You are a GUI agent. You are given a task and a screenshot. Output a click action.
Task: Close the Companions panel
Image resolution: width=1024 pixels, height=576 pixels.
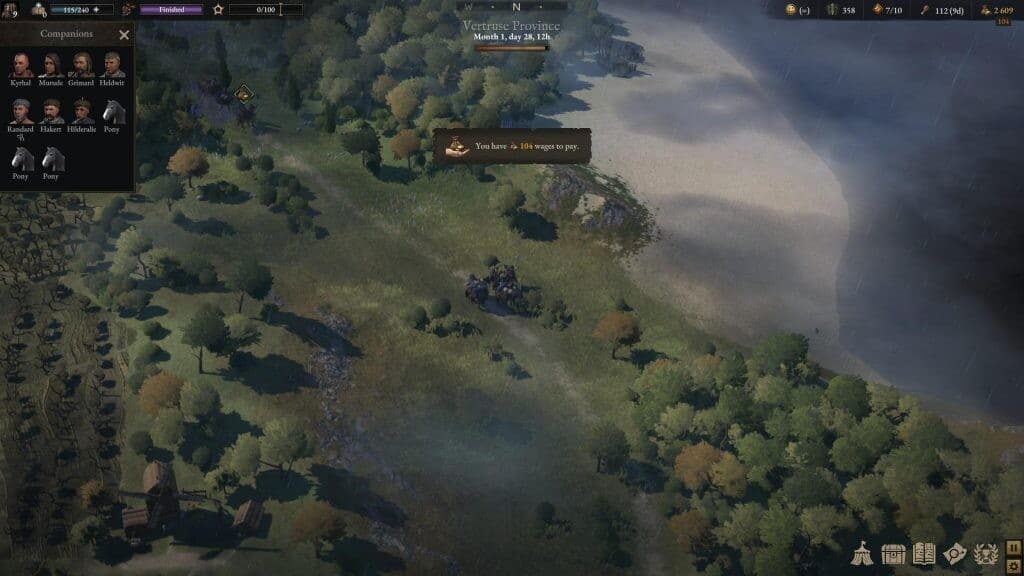[124, 35]
